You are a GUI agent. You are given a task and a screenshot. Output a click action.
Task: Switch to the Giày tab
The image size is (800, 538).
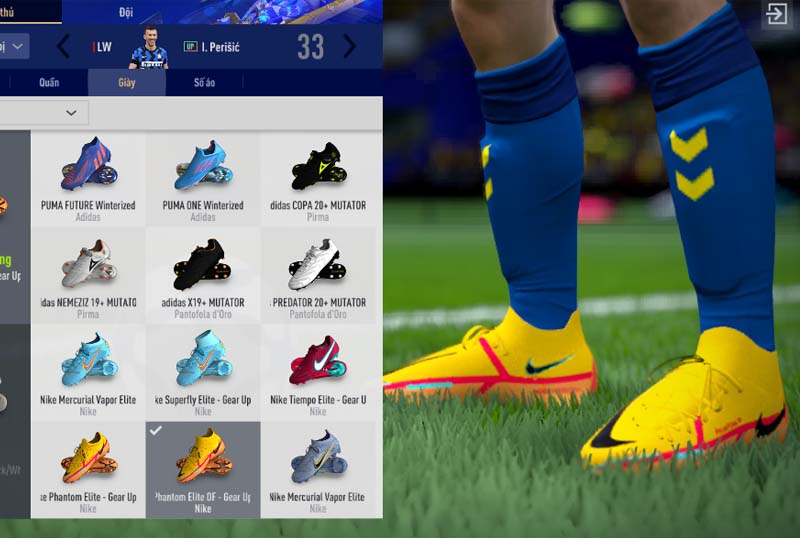point(127,83)
